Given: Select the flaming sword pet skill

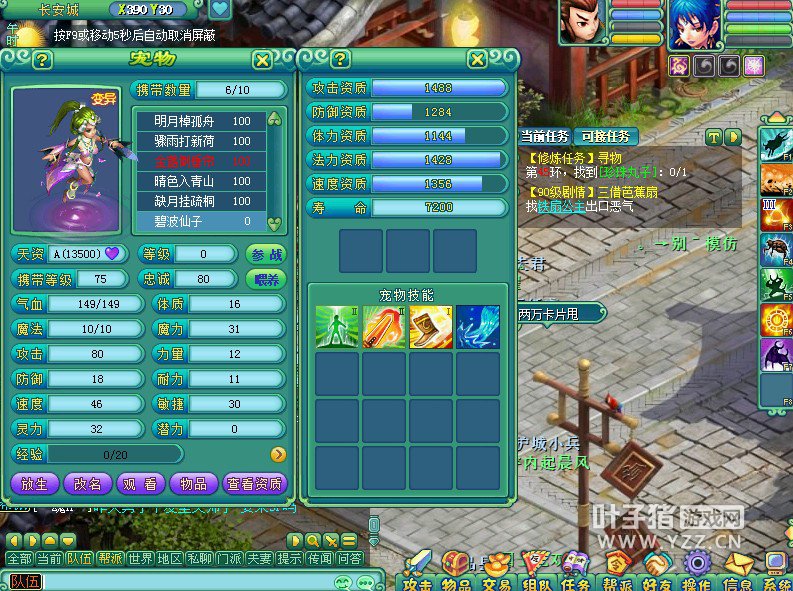Looking at the screenshot, I should tap(384, 327).
